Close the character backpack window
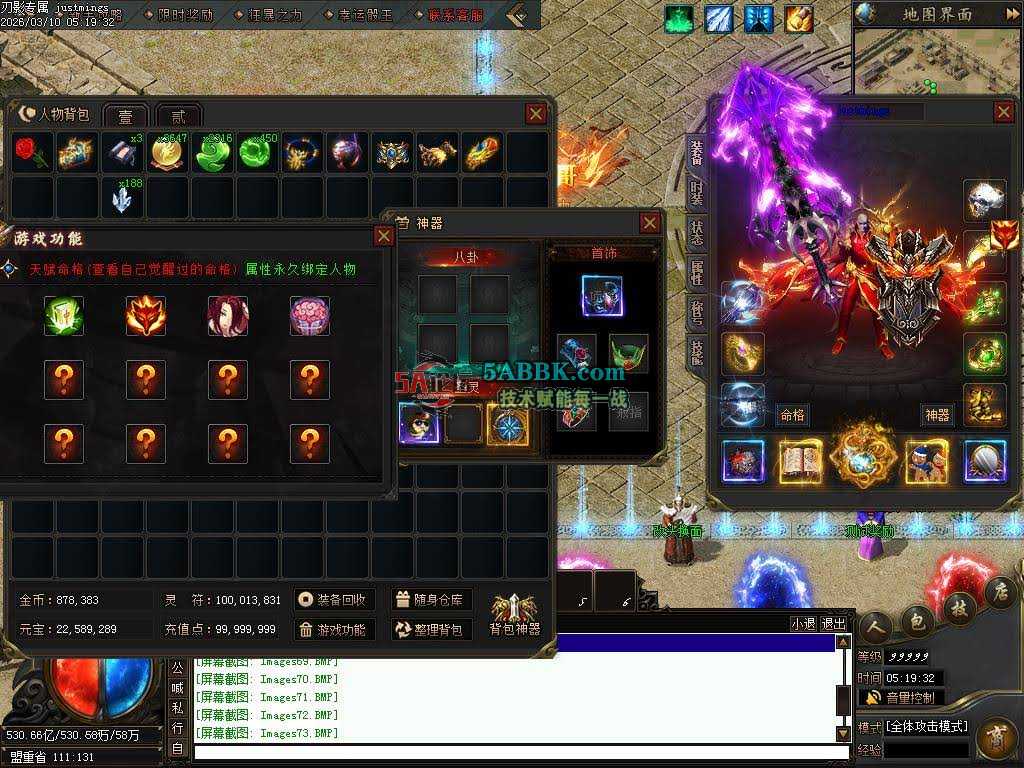 [536, 113]
